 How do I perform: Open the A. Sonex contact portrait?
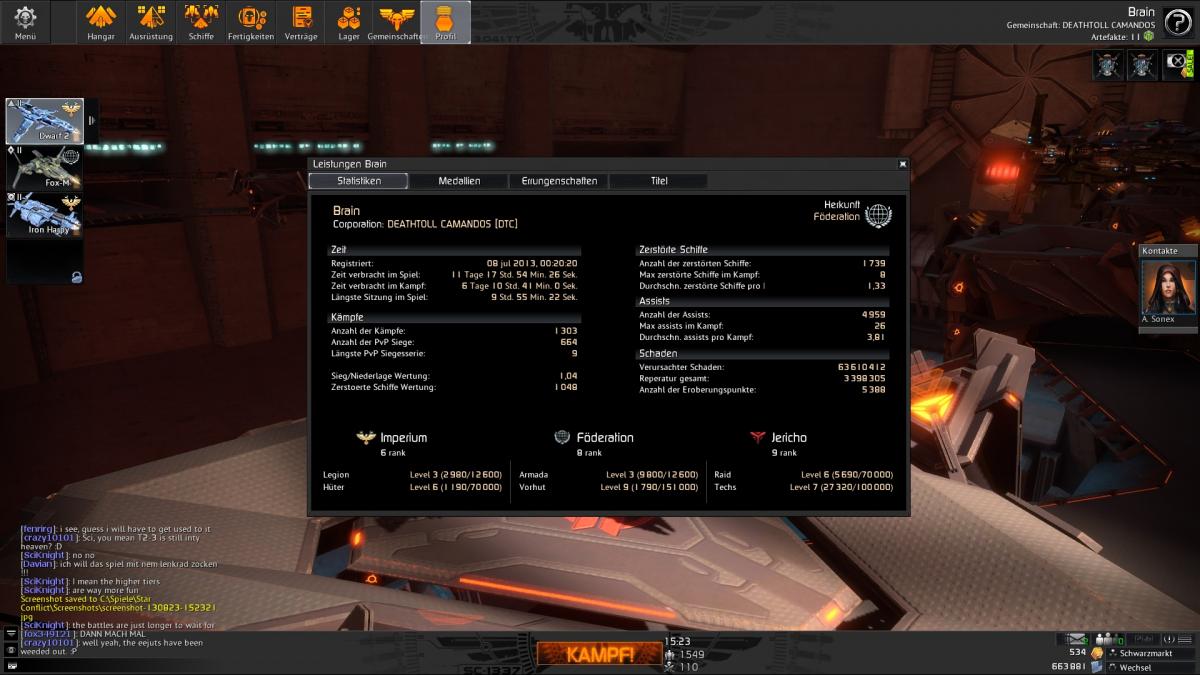[x=1168, y=290]
